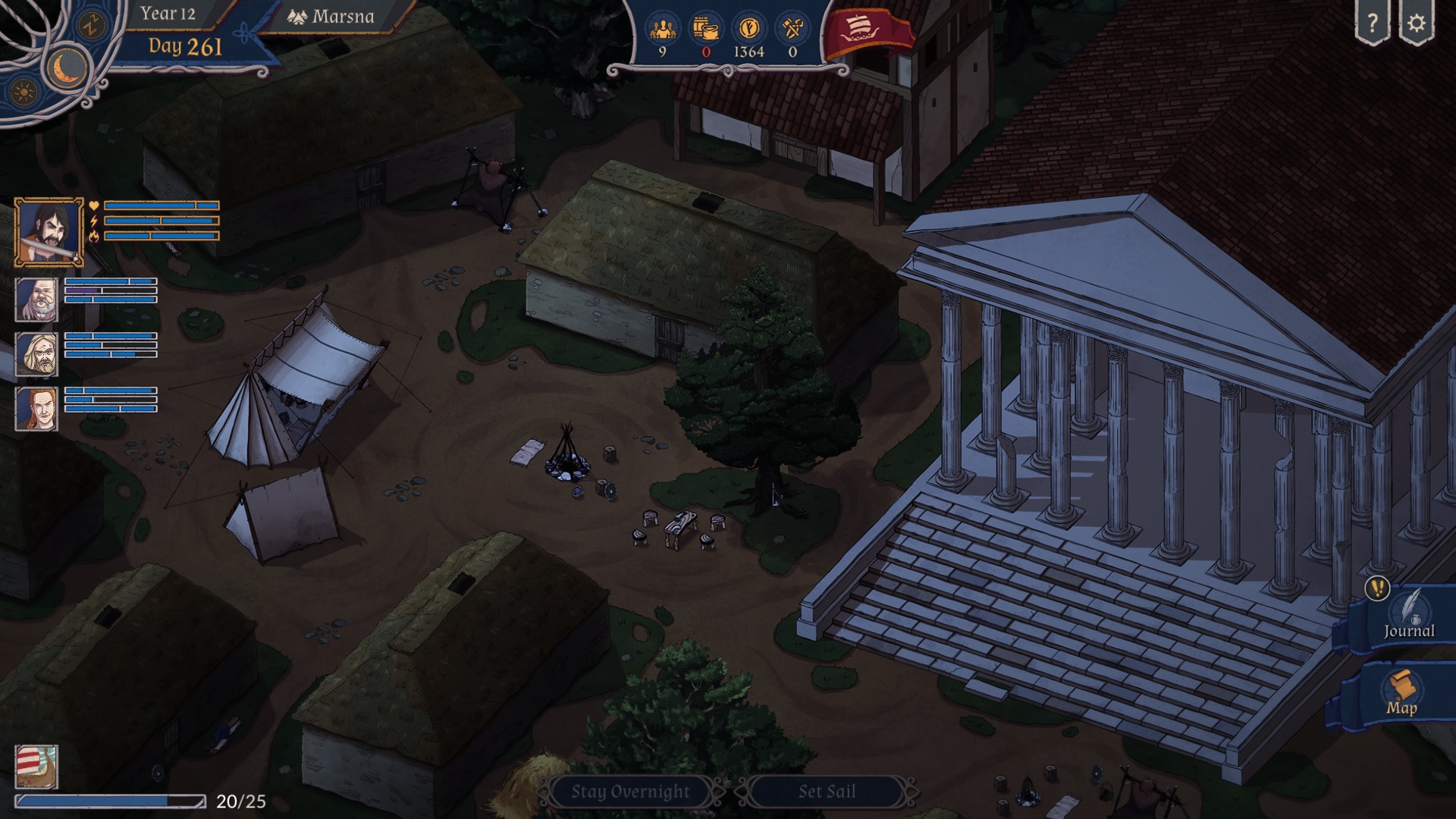This screenshot has height=819, width=1456.
Task: Open the settings gear menu
Action: point(1416,24)
